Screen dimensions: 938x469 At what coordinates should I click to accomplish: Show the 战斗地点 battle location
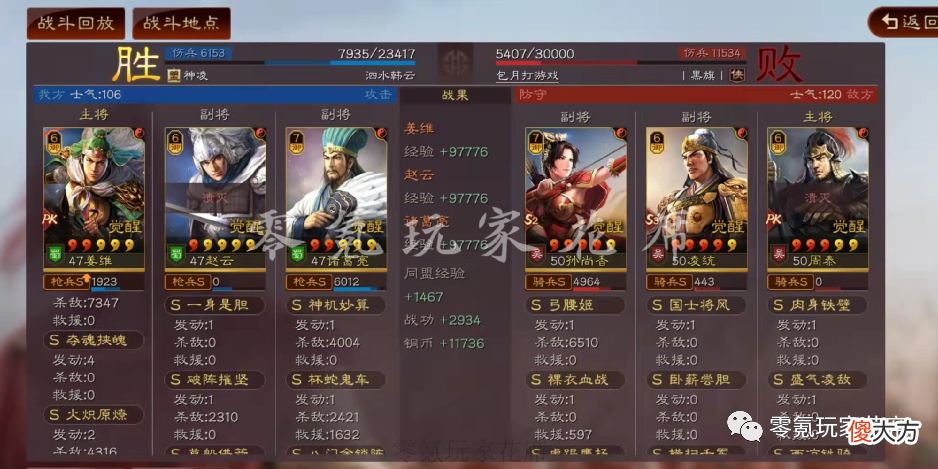(181, 23)
